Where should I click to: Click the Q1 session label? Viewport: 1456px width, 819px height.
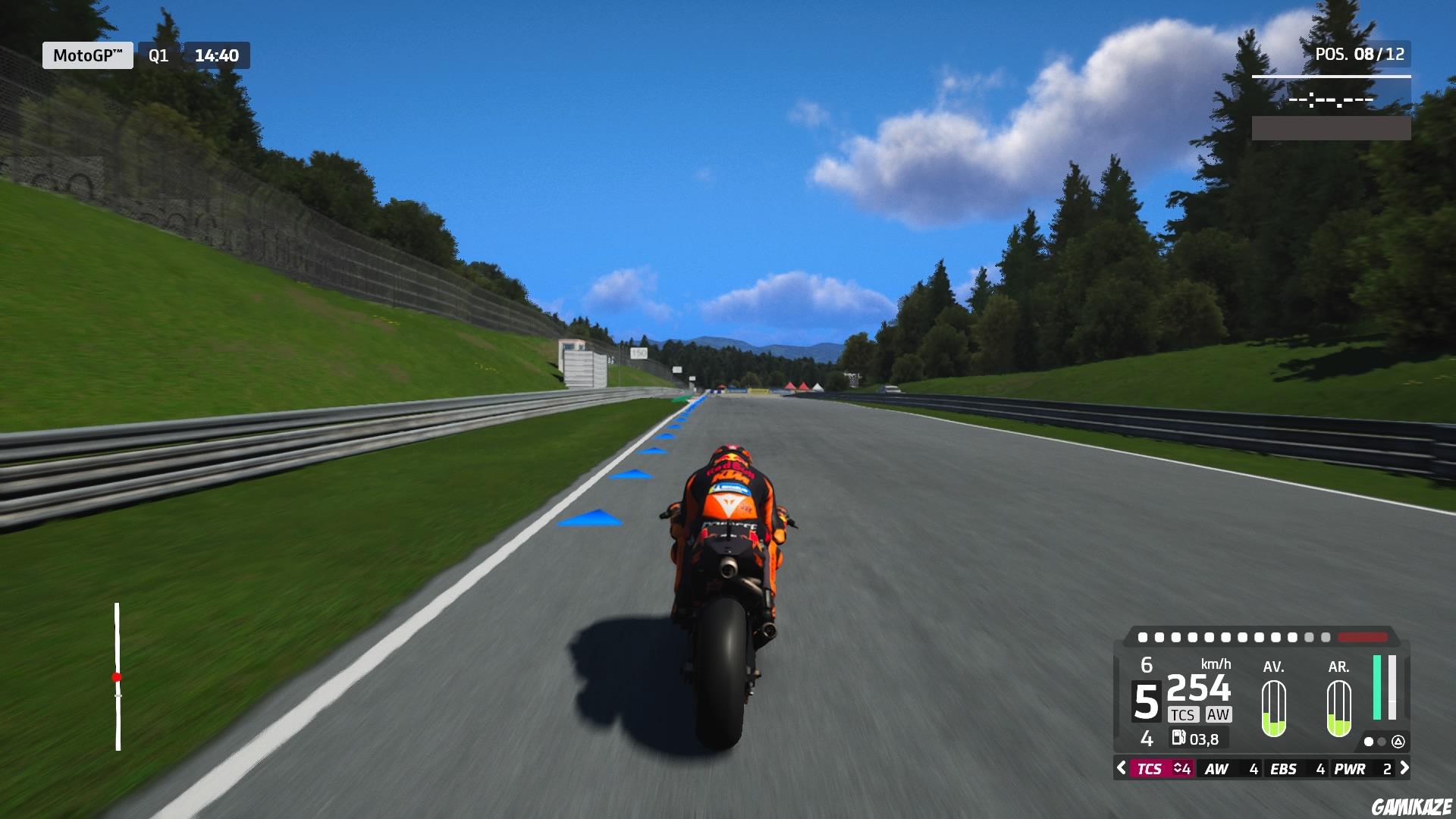(x=157, y=55)
